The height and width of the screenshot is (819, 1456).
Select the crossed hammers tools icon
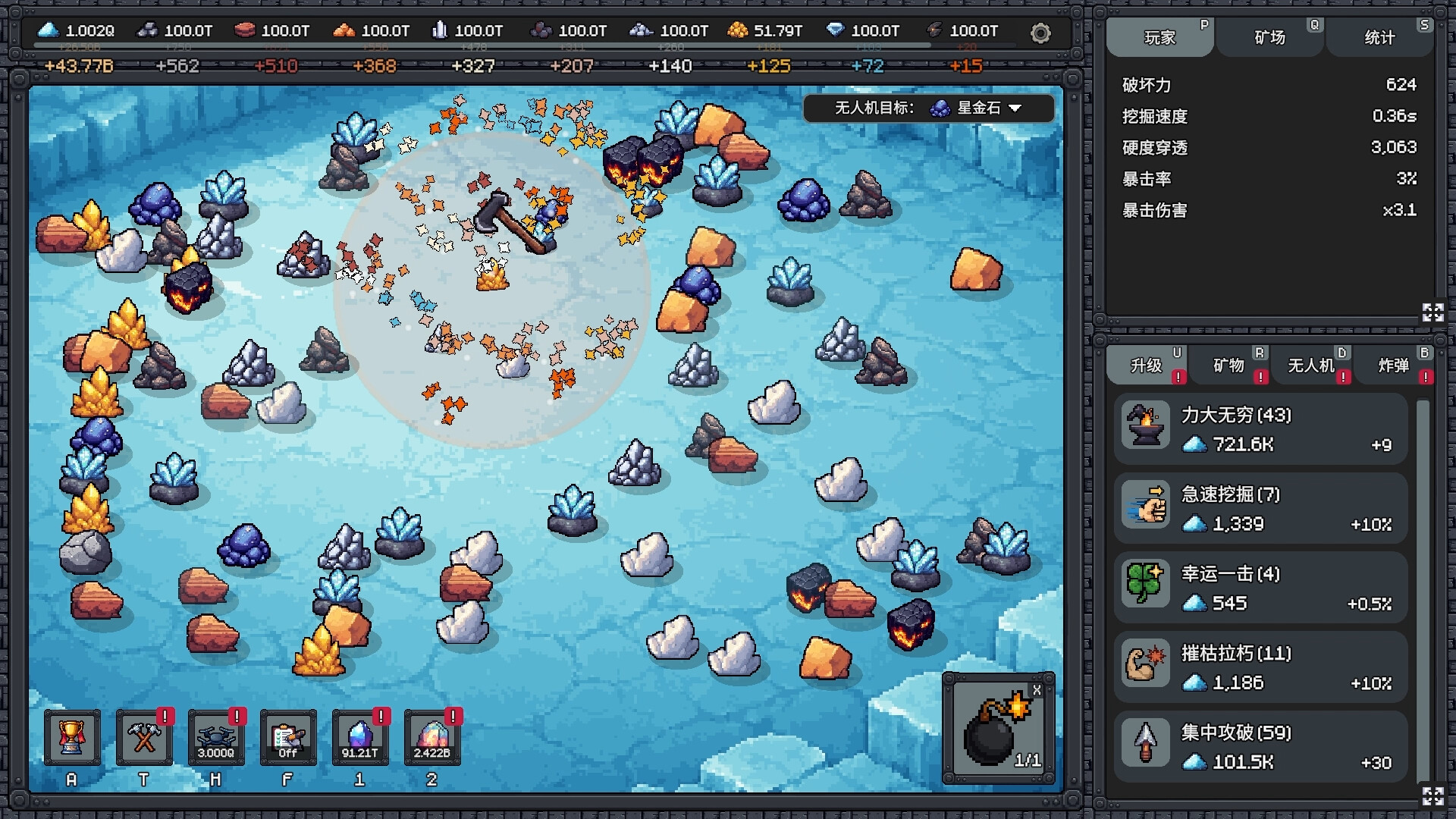click(x=144, y=736)
